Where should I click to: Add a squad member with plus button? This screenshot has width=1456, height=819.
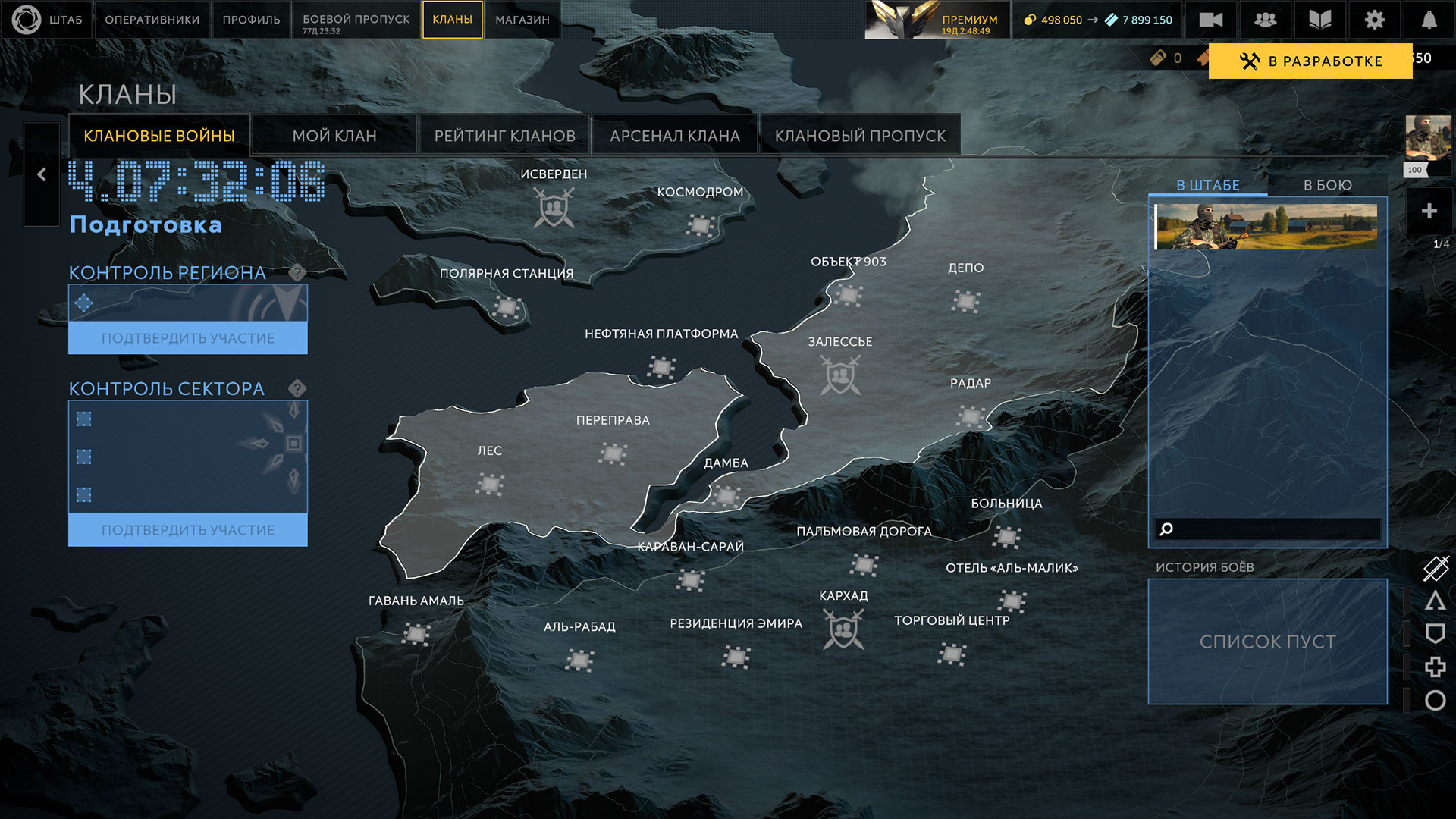(x=1429, y=211)
